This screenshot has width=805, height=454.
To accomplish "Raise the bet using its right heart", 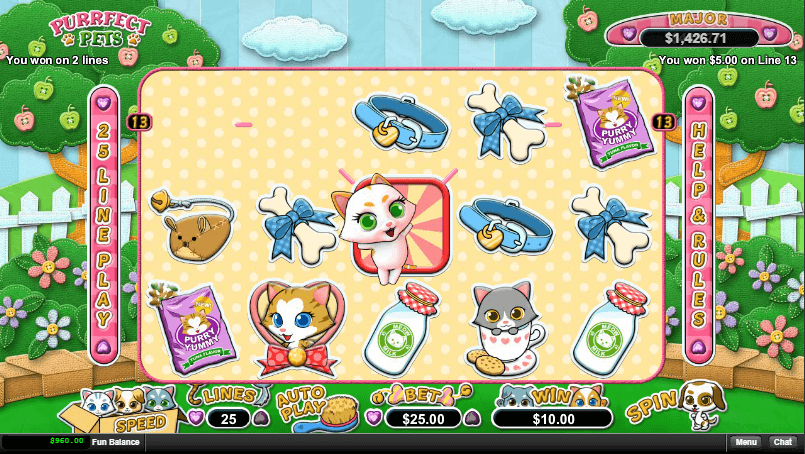I will 472,418.
